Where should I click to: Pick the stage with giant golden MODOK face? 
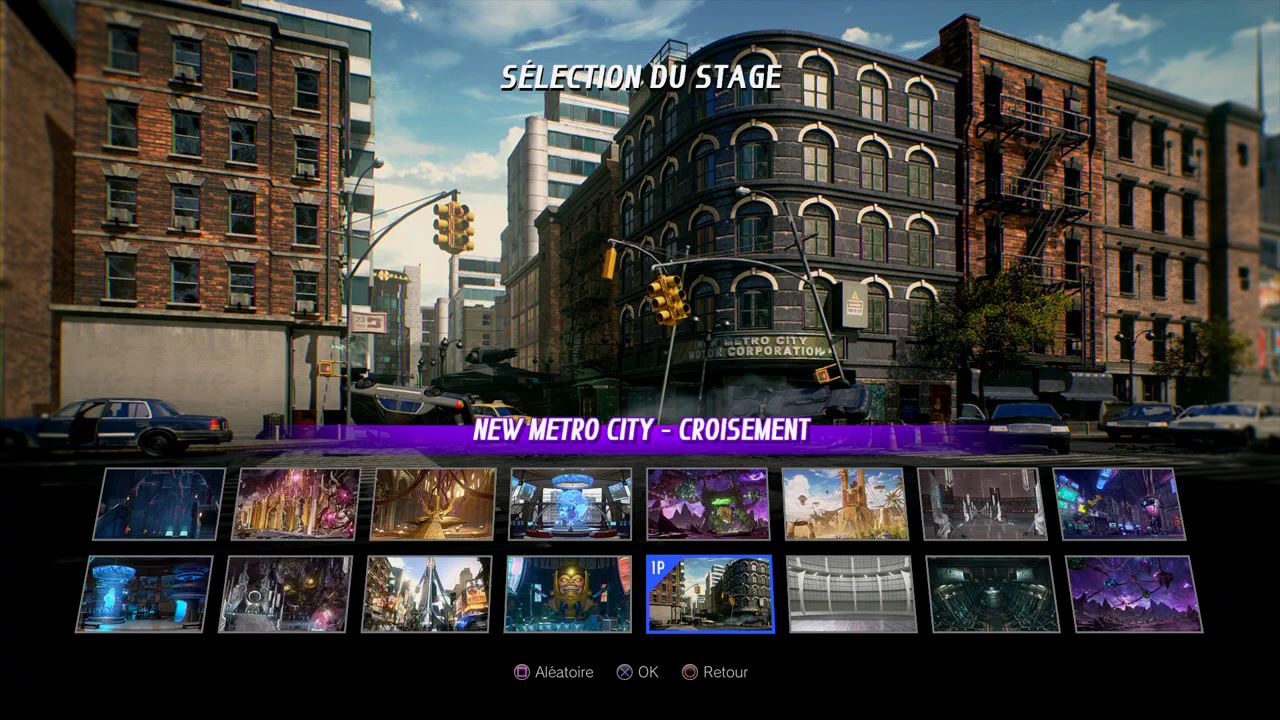[x=568, y=594]
